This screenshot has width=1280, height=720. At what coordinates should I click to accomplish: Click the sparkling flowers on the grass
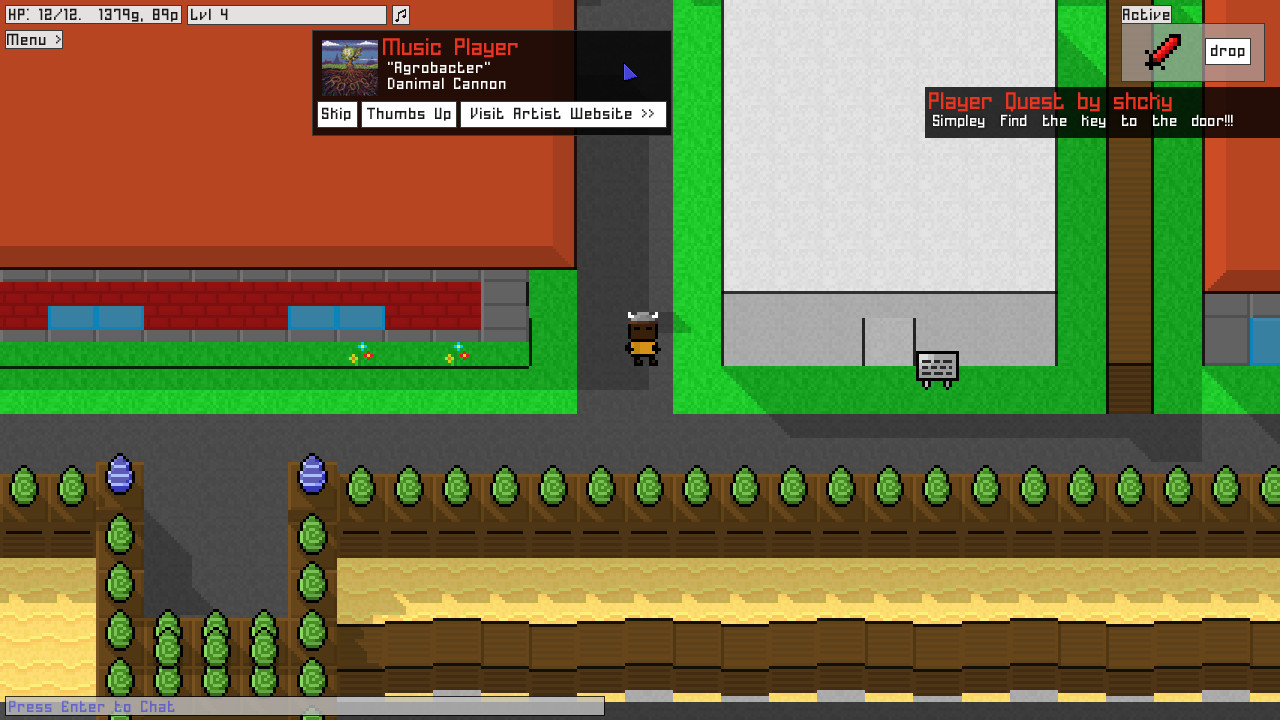[x=358, y=354]
